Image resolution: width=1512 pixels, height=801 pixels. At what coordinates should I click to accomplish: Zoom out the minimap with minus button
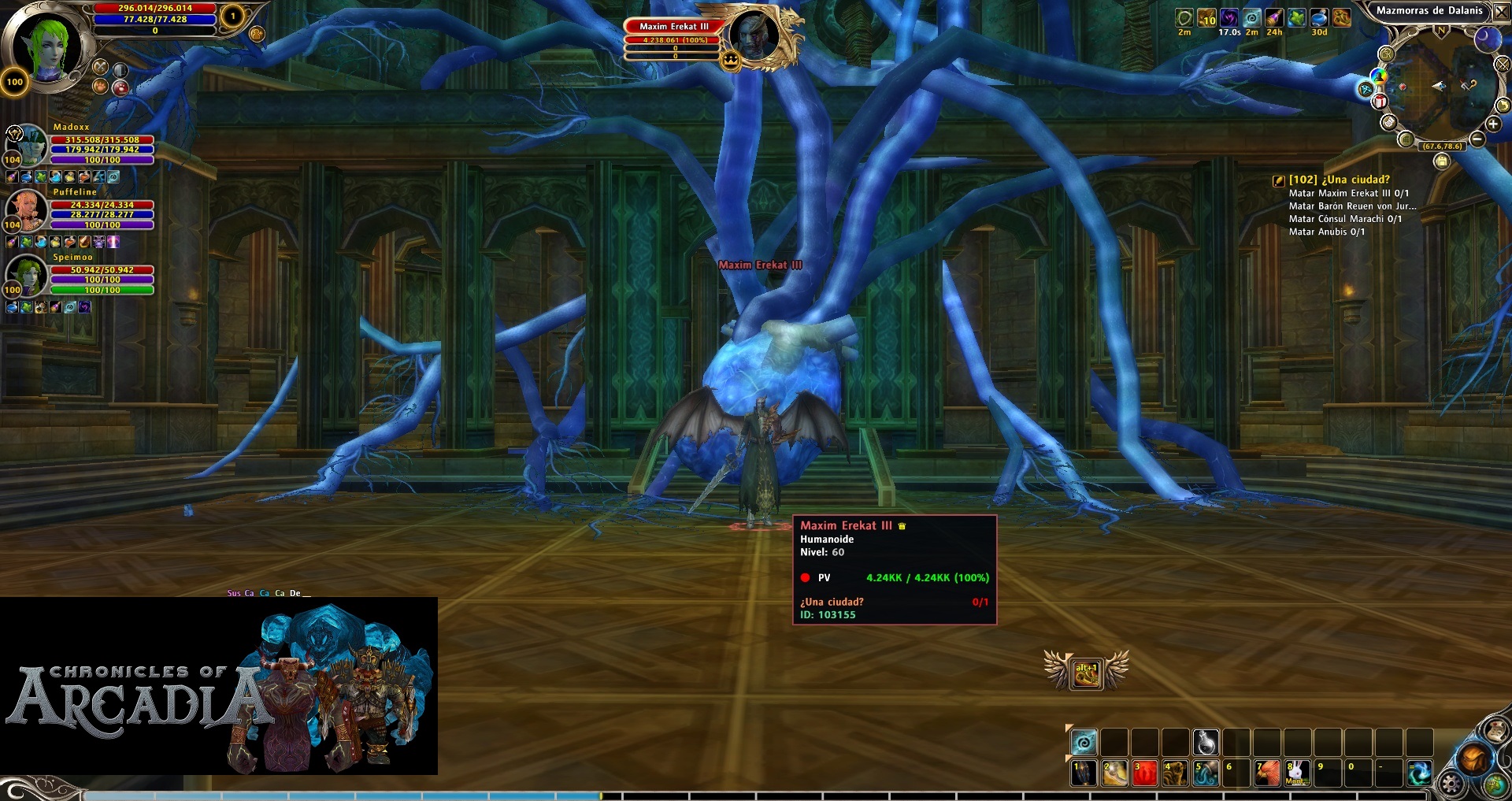pyautogui.click(x=1477, y=139)
